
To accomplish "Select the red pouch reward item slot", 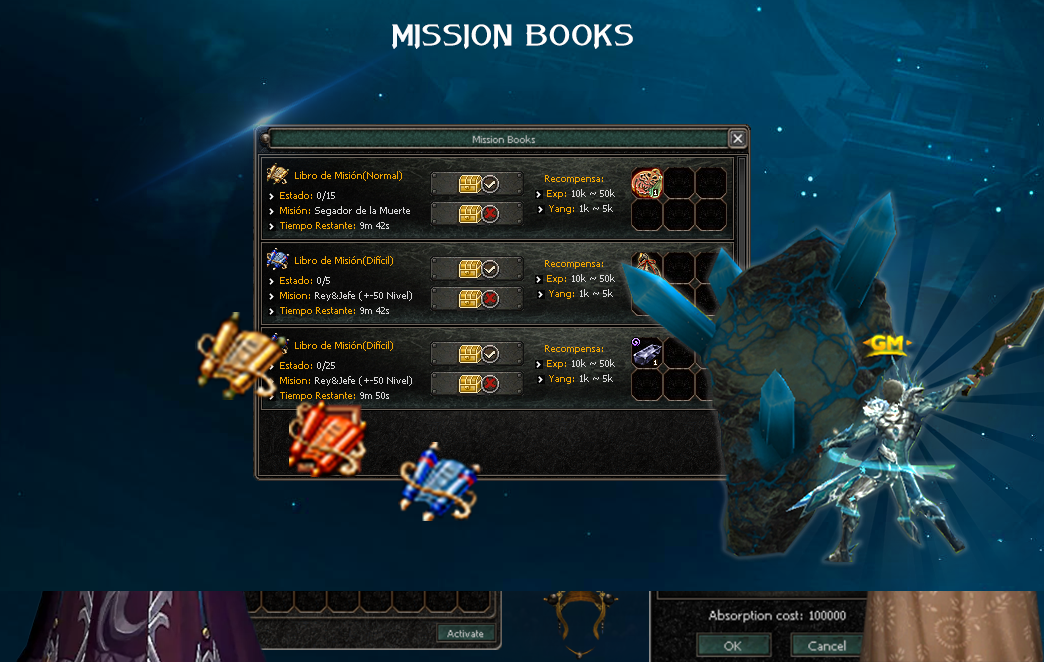I will (x=647, y=184).
